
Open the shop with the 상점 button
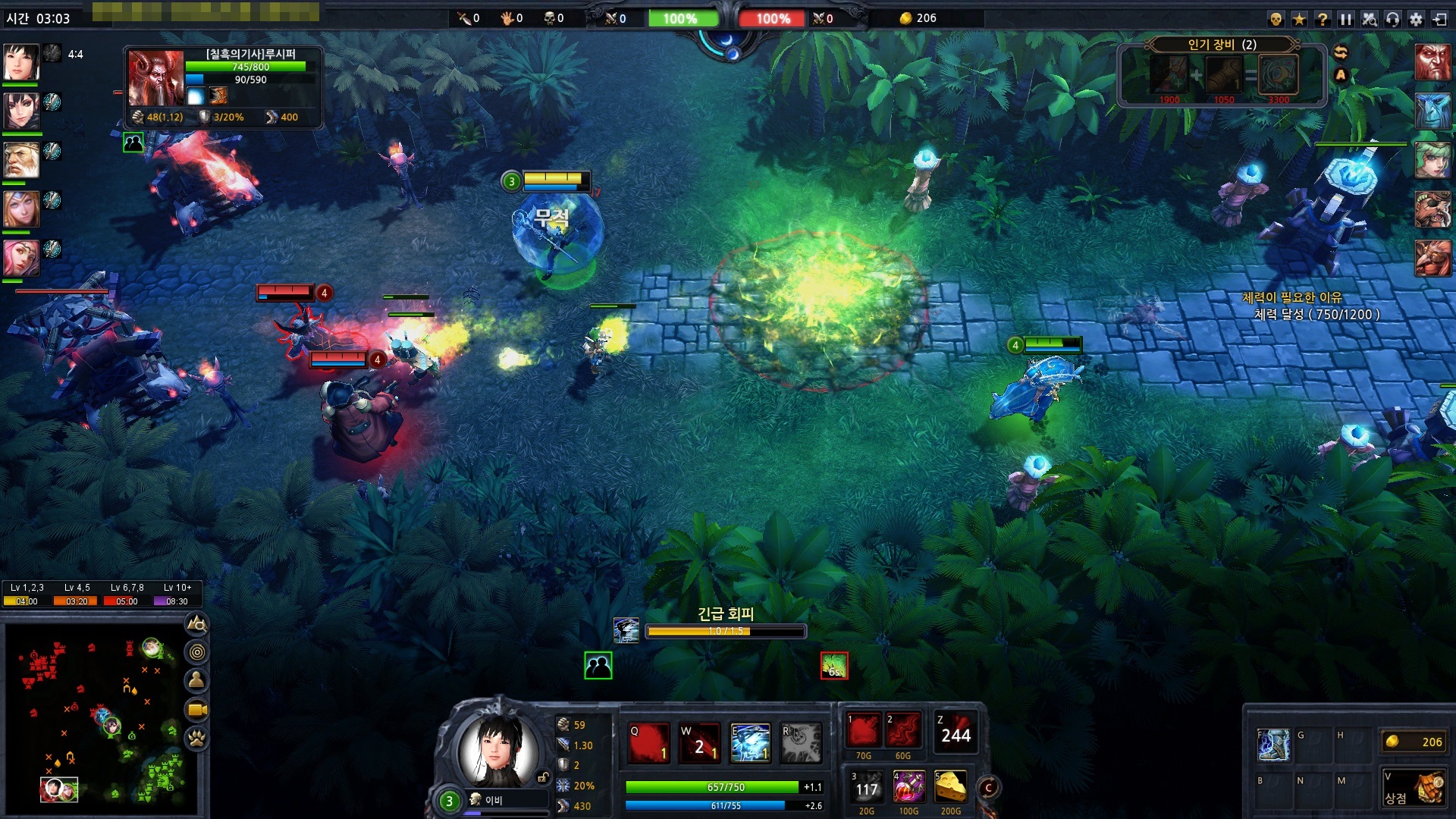point(1415,789)
